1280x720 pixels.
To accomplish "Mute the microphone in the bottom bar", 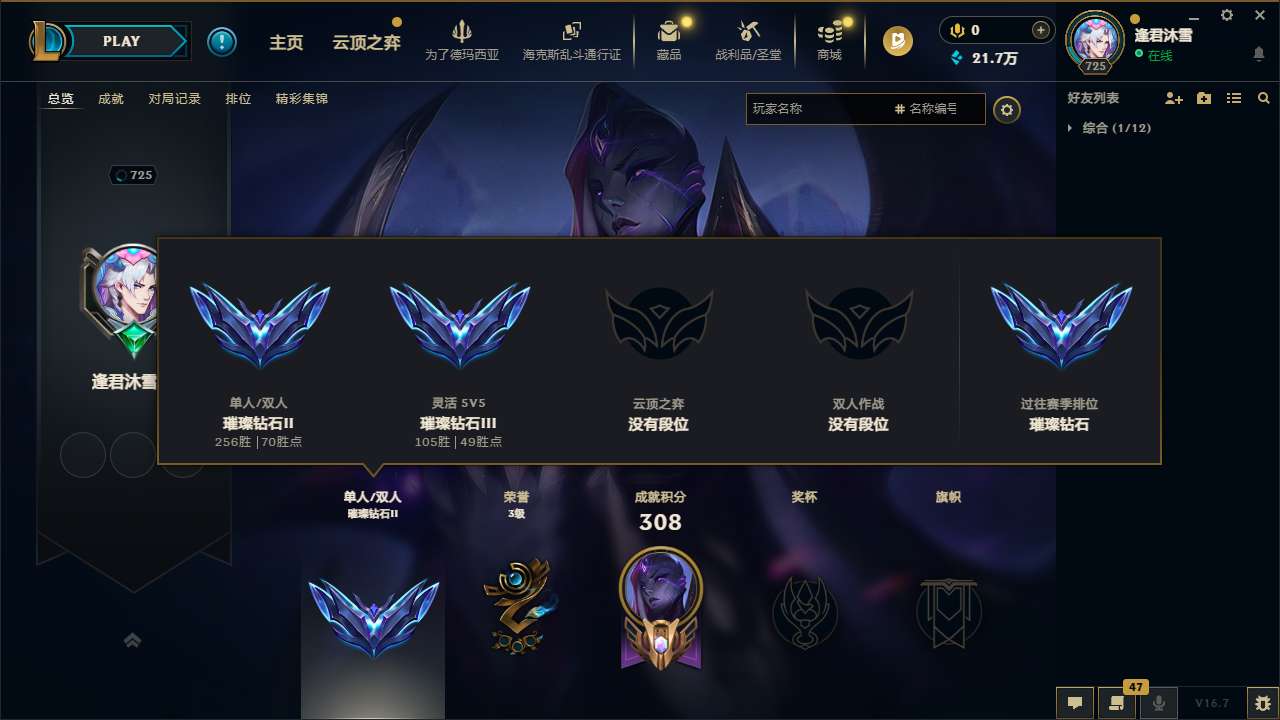I will (x=1158, y=703).
